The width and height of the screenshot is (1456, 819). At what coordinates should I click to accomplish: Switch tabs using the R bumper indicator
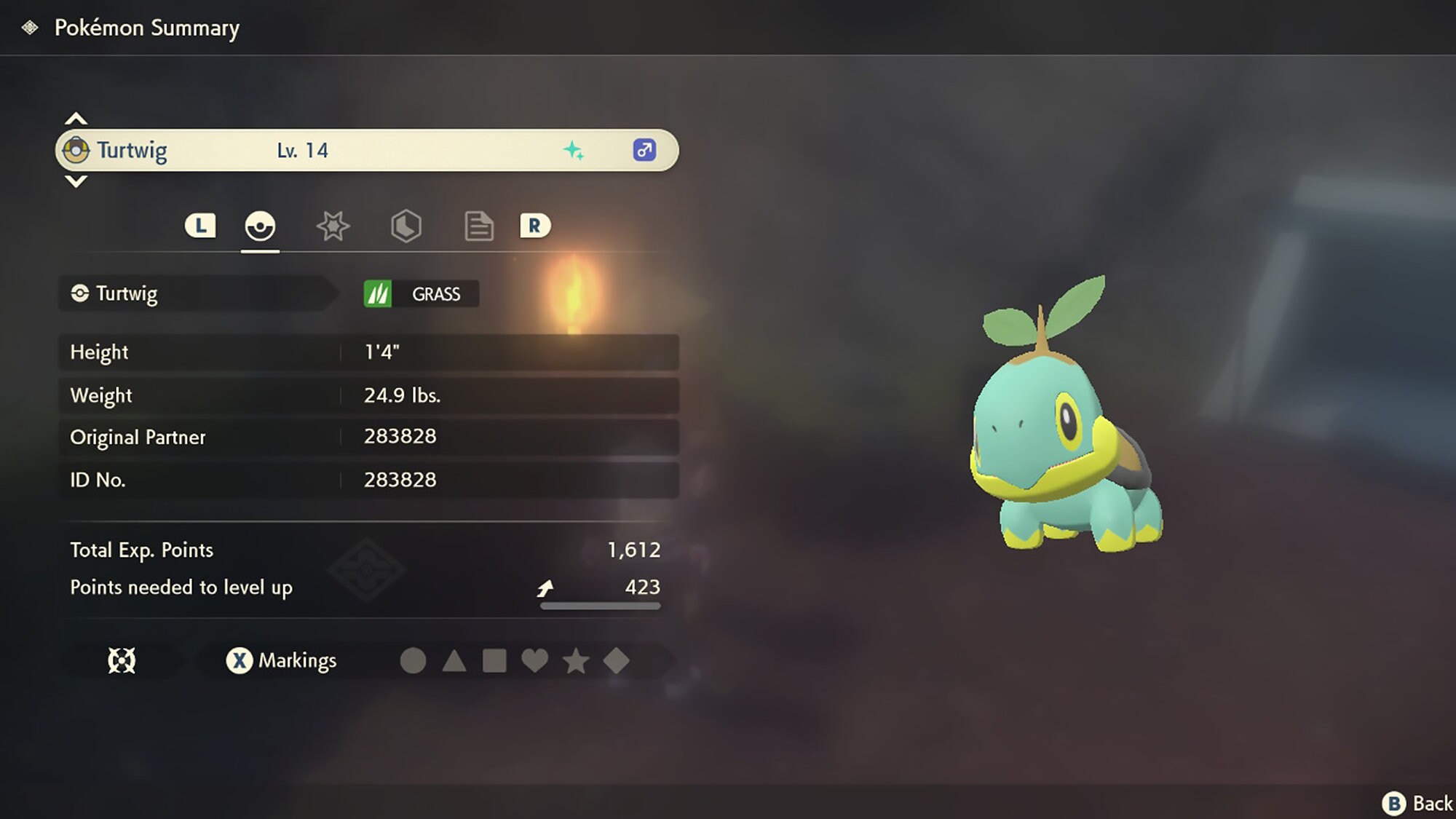(x=535, y=226)
